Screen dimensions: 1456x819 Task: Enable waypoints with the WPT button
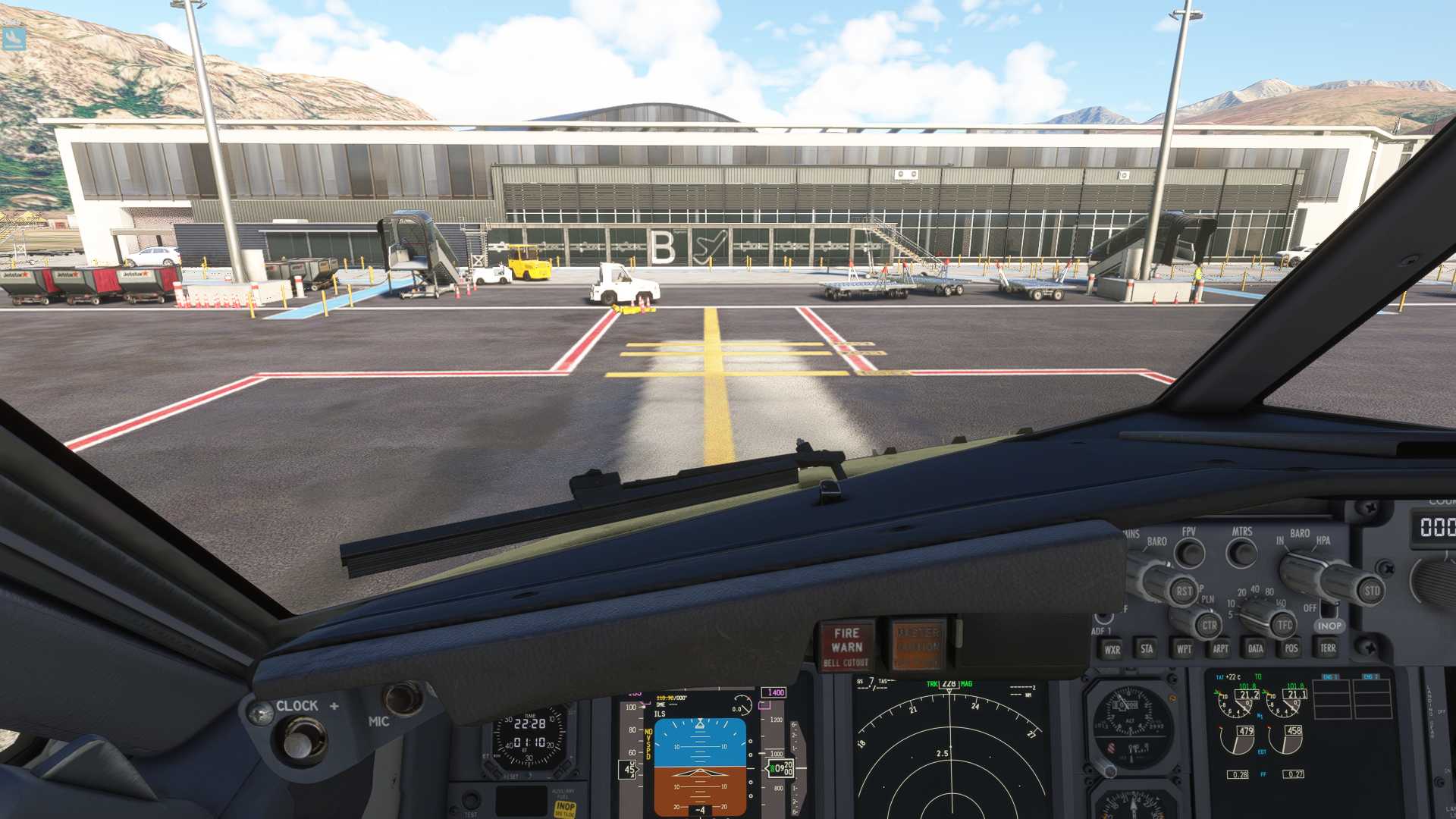click(x=1183, y=649)
